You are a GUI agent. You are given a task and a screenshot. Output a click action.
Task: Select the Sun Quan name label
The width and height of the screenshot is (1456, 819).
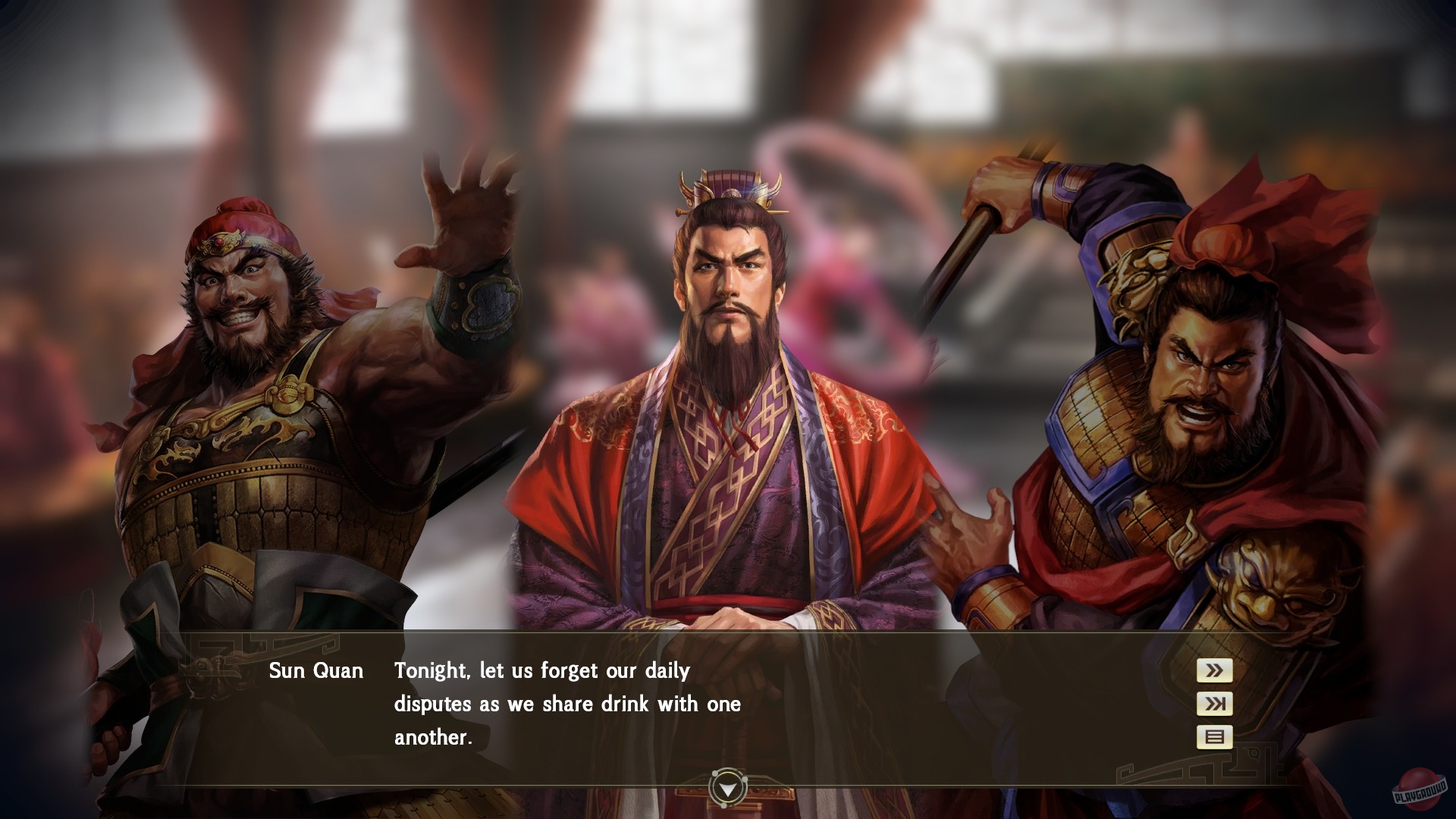click(x=315, y=670)
